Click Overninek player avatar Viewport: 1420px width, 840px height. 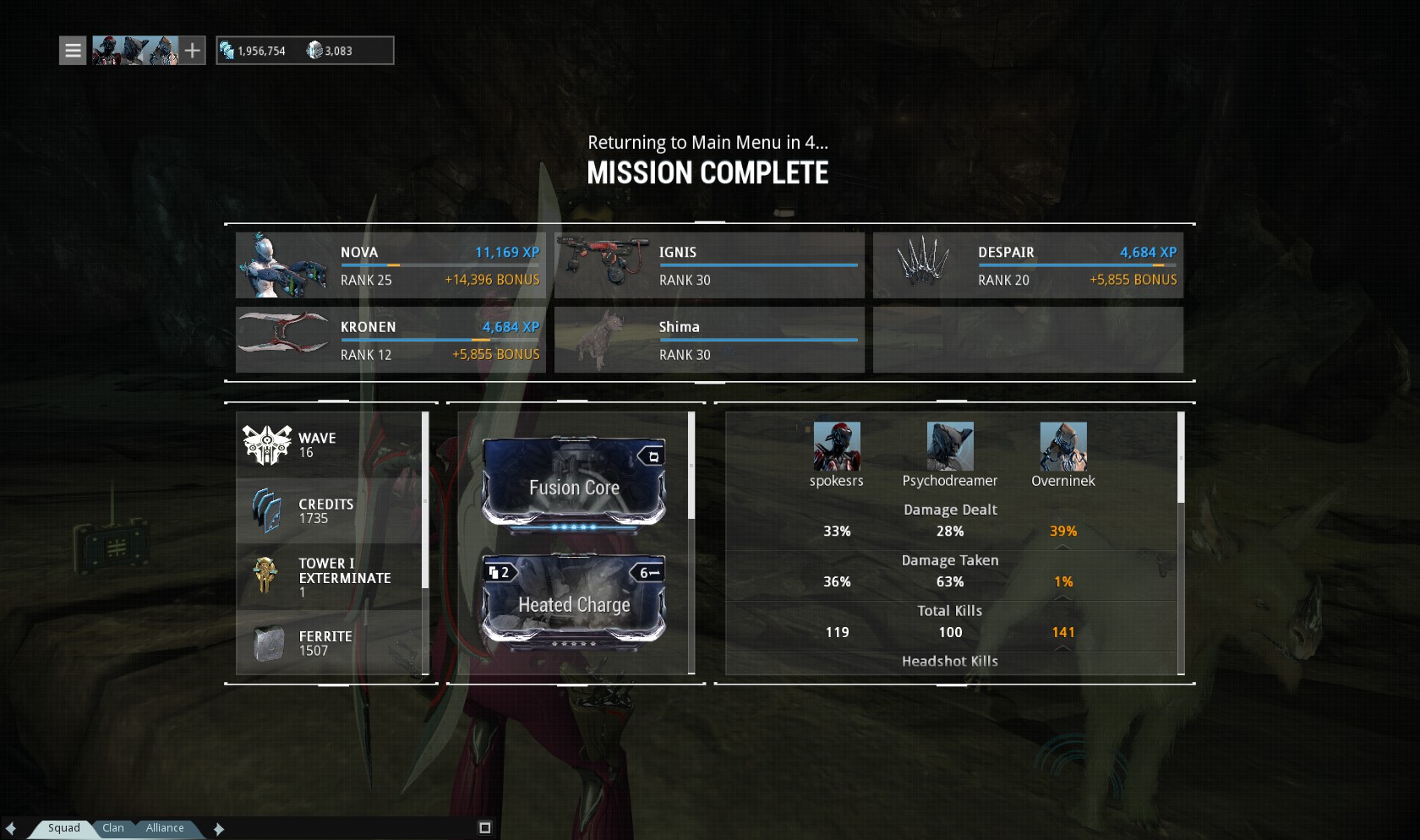(x=1063, y=446)
